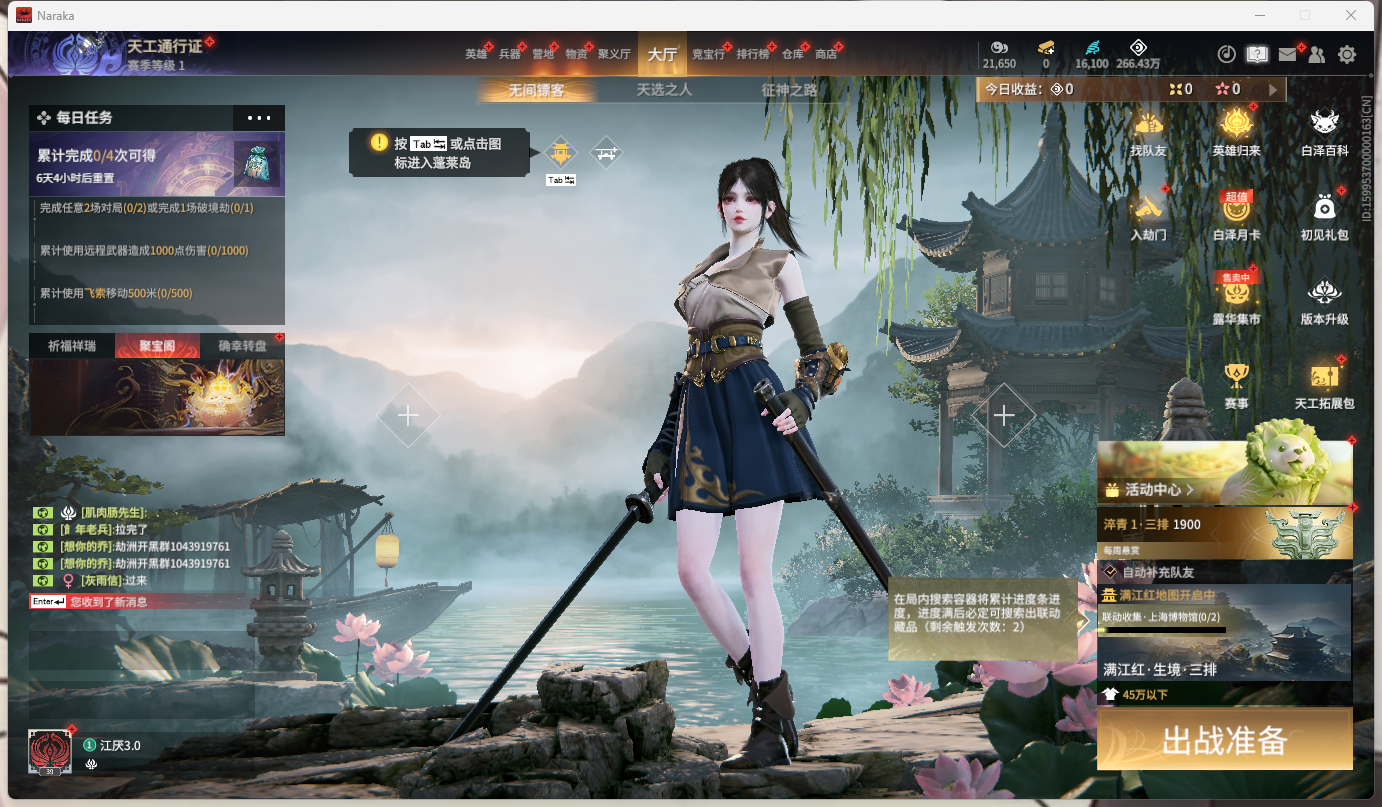Select the 确幸转盘 tab
This screenshot has height=807, width=1382.
[x=242, y=346]
